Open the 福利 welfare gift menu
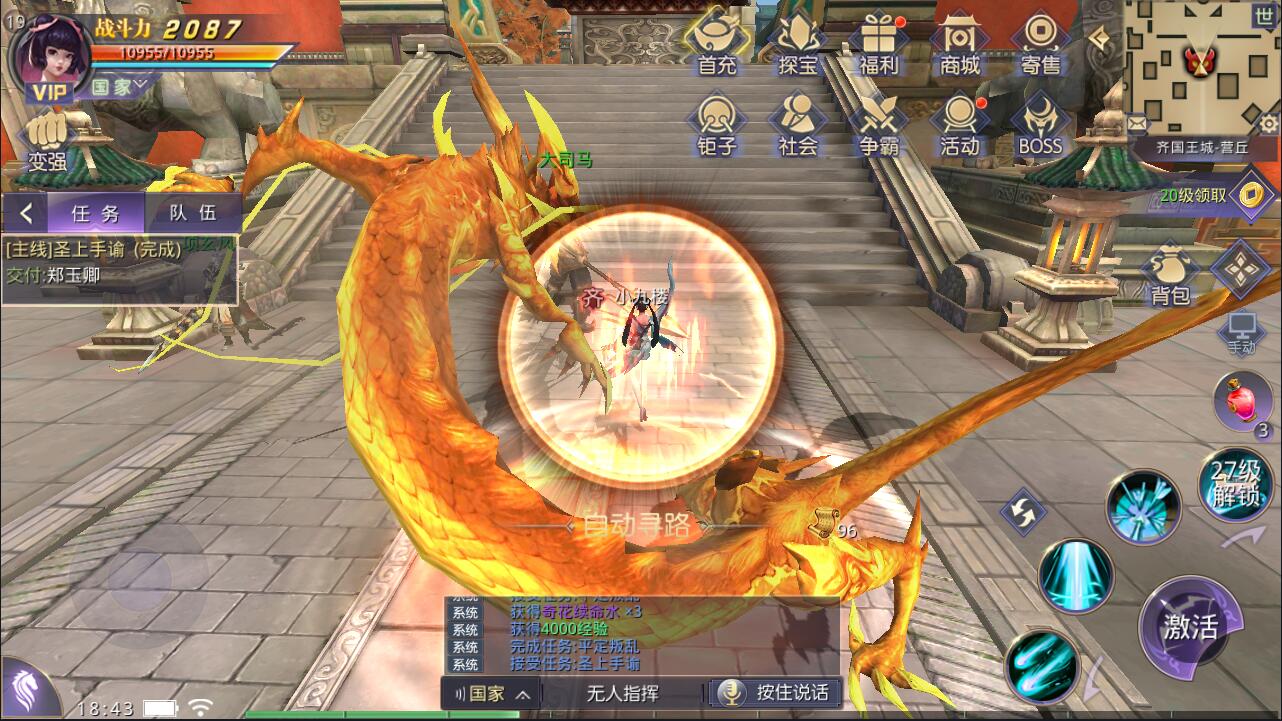Viewport: 1282px width, 721px height. [879, 45]
